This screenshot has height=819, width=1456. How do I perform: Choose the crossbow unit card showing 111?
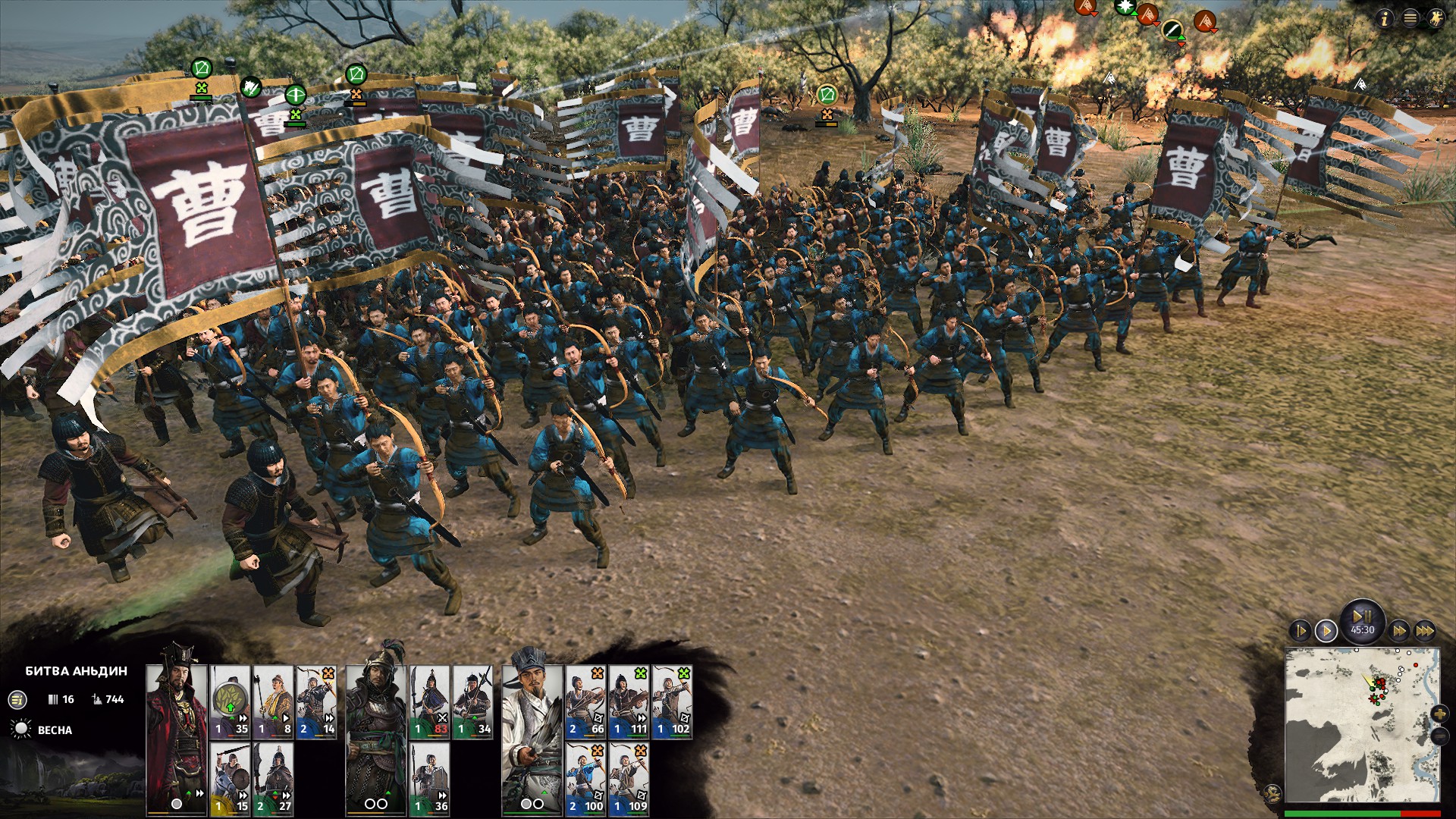click(x=629, y=701)
